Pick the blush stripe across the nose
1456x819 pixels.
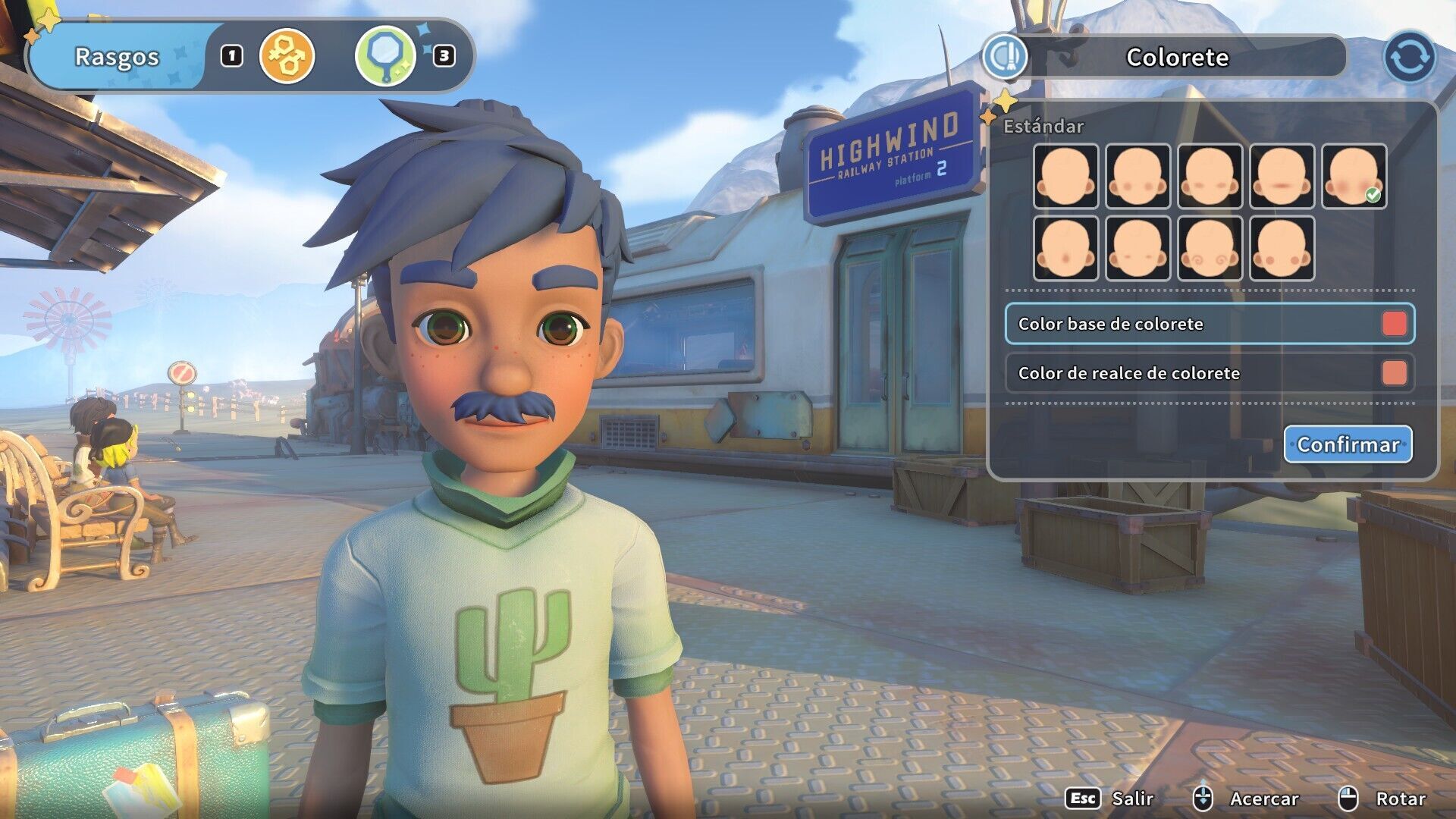click(x=1282, y=176)
